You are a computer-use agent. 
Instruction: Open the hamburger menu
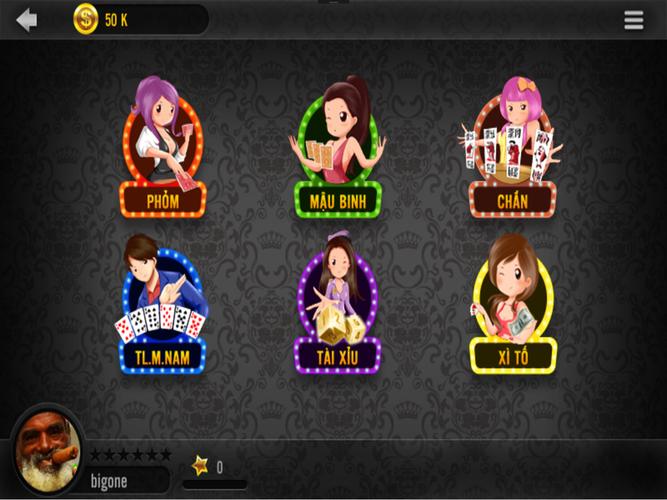(634, 20)
